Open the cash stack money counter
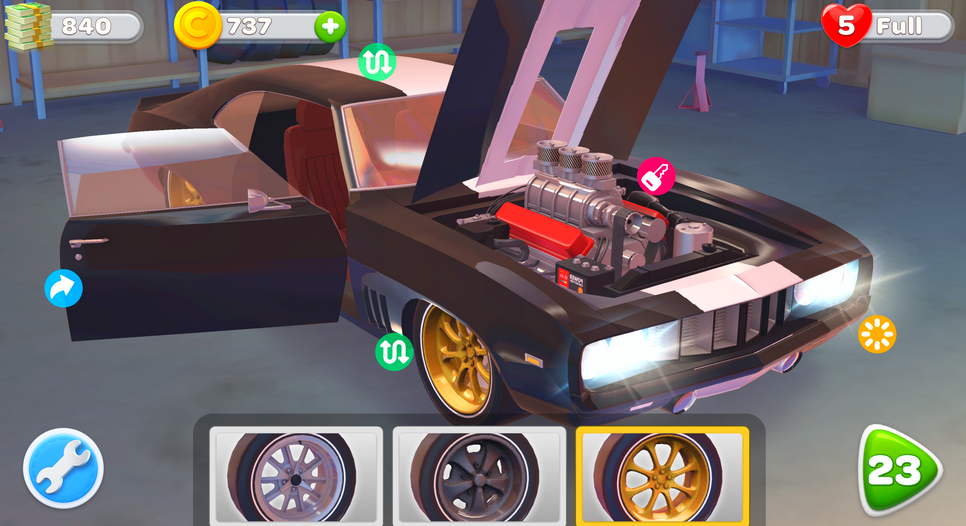The height and width of the screenshot is (526, 966). coord(30,26)
